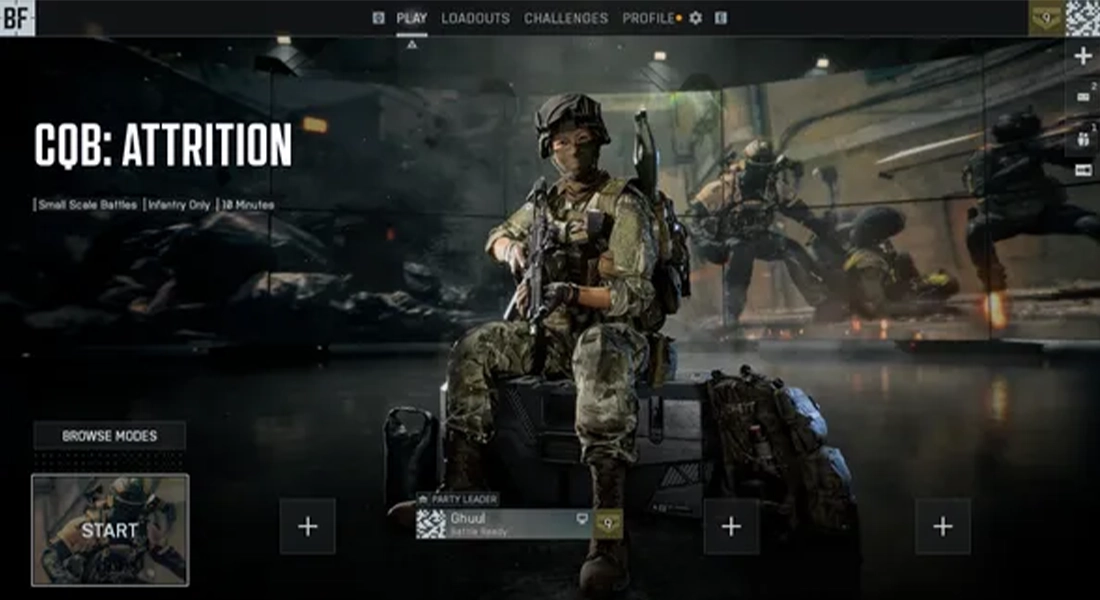The height and width of the screenshot is (600, 1100).
Task: Open the rank 9 badge in top bar
Action: pyautogui.click(x=1046, y=17)
